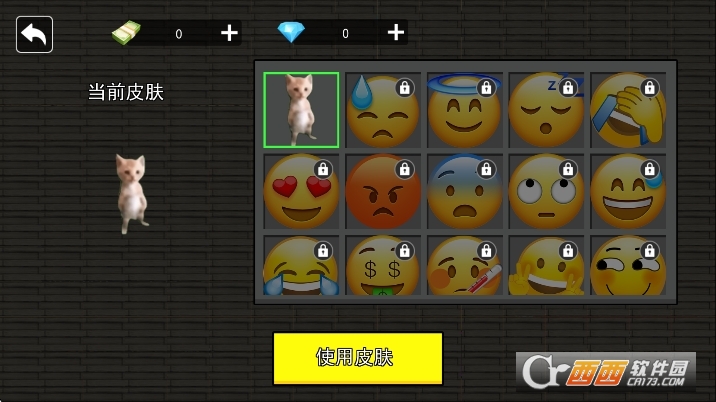This screenshot has height=402, width=716.
Task: Pick the grinning sweat emoji skin
Action: 628,191
